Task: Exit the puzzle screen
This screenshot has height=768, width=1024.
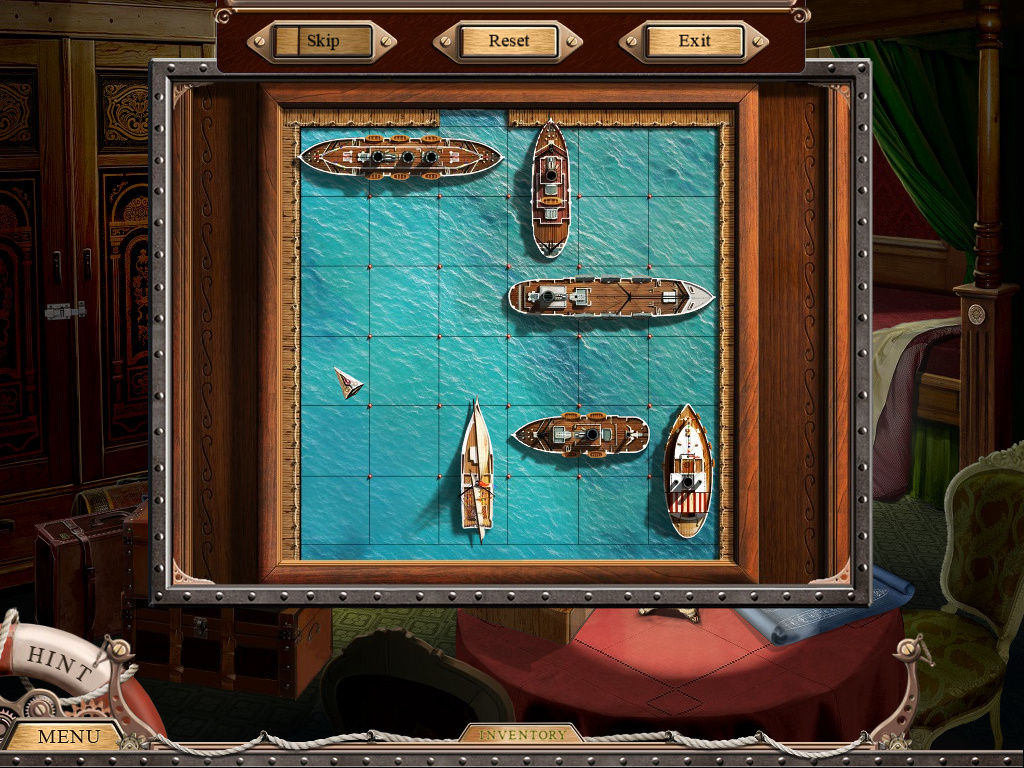Action: pyautogui.click(x=694, y=42)
